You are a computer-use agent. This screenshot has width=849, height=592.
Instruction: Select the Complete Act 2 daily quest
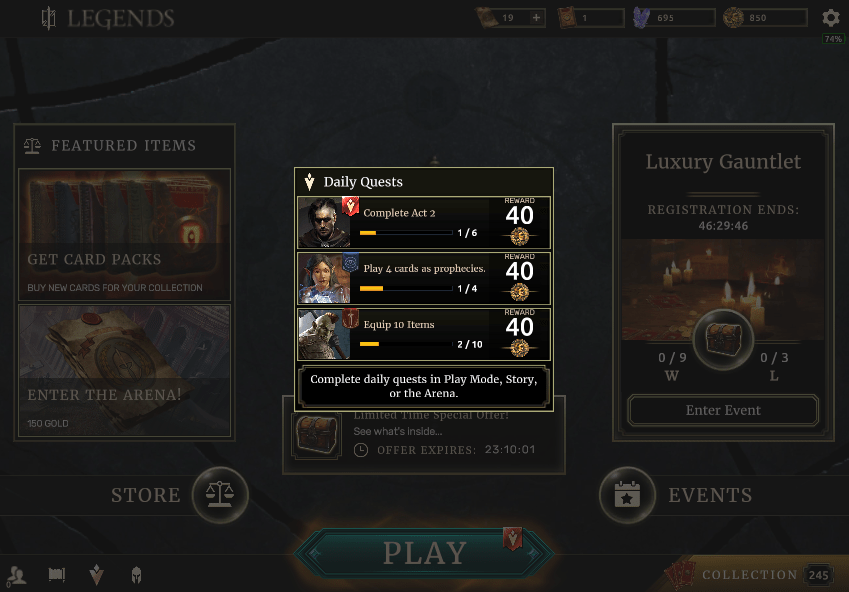coord(424,222)
